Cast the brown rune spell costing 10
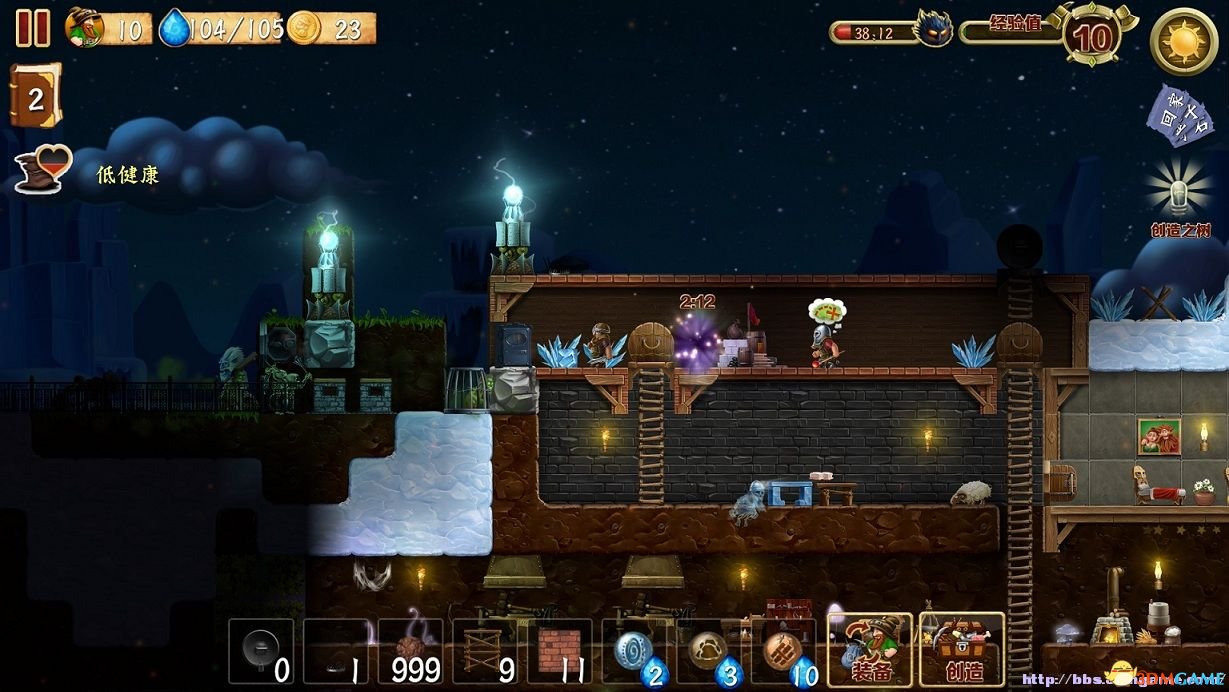The image size is (1229, 692). click(784, 651)
